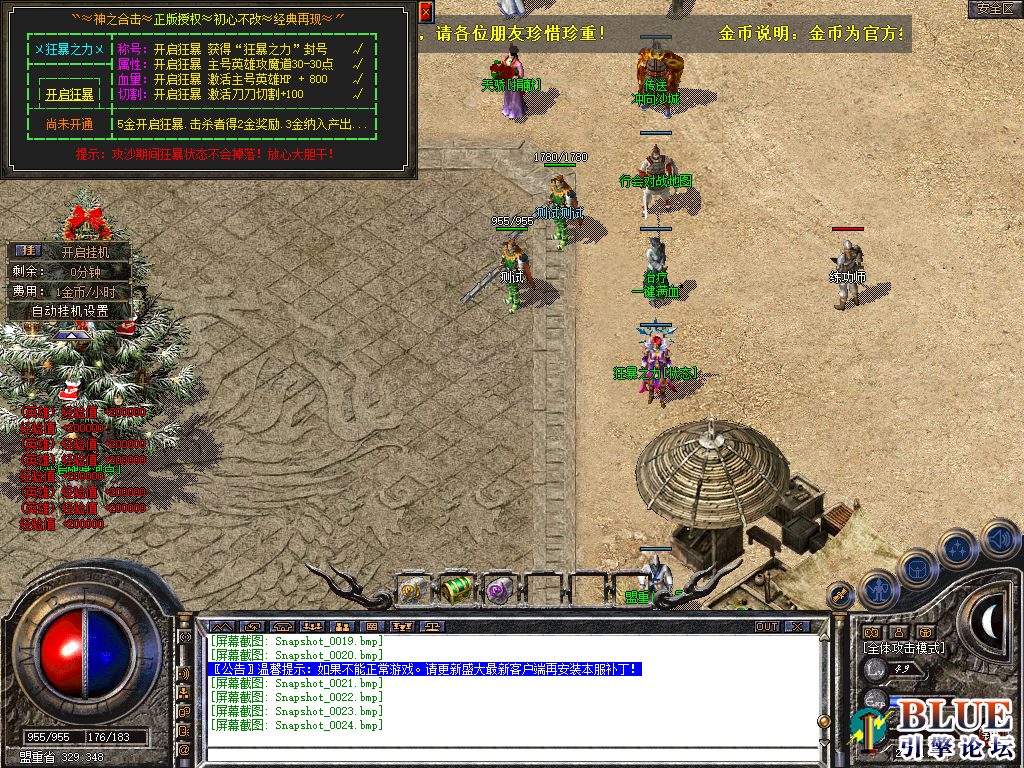
Task: Click the chat input line below messages
Action: pyautogui.click(x=510, y=740)
